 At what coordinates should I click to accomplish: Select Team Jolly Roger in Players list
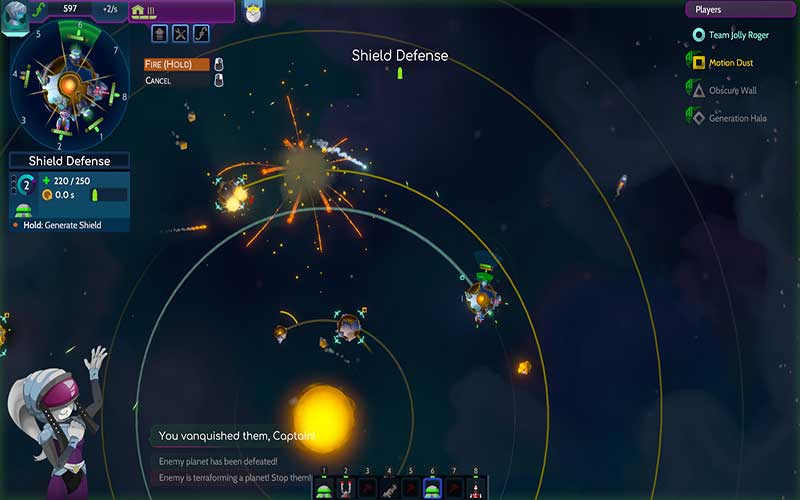point(740,35)
